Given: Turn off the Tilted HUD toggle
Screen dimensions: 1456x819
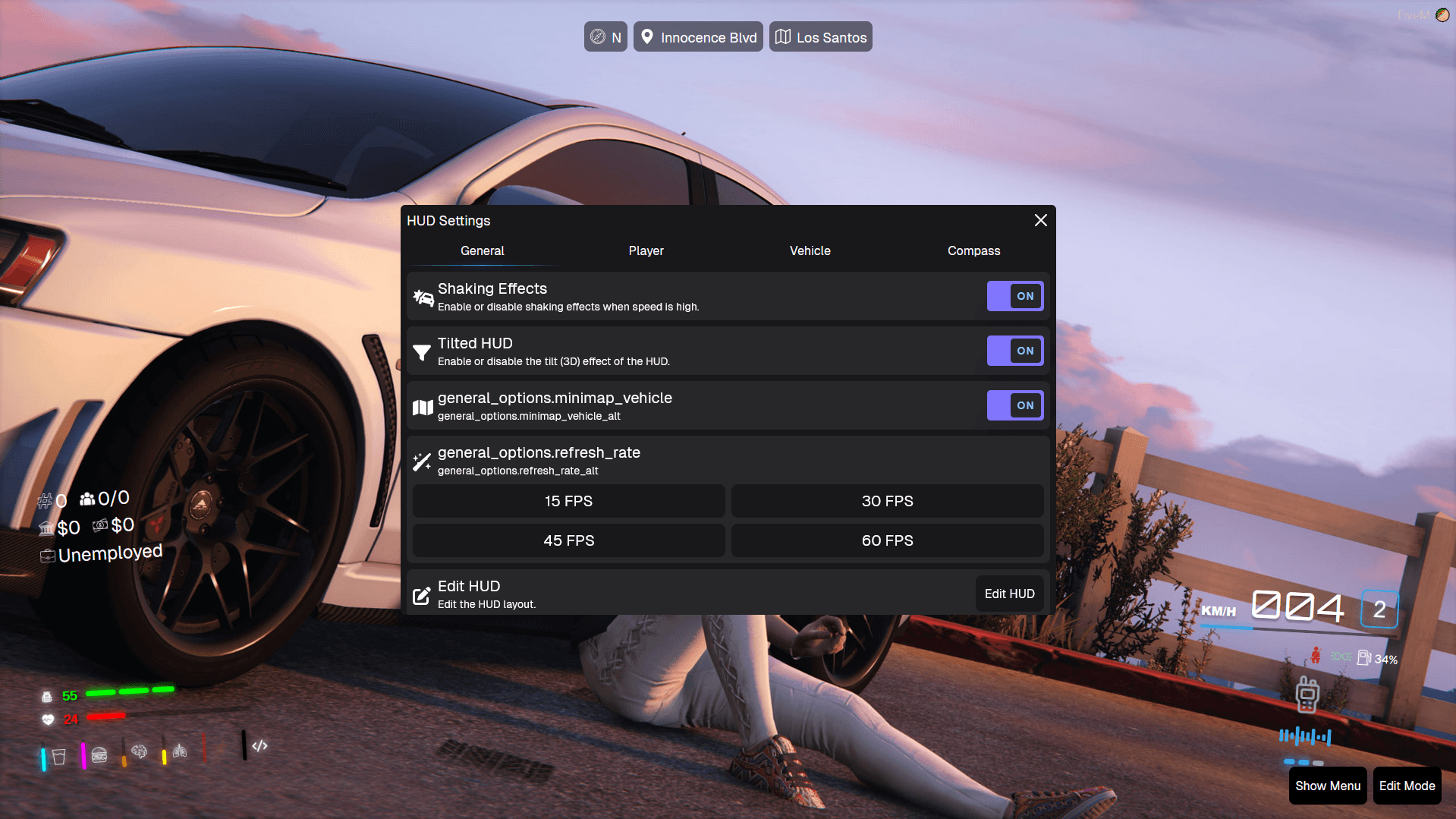Looking at the screenshot, I should [x=1014, y=351].
